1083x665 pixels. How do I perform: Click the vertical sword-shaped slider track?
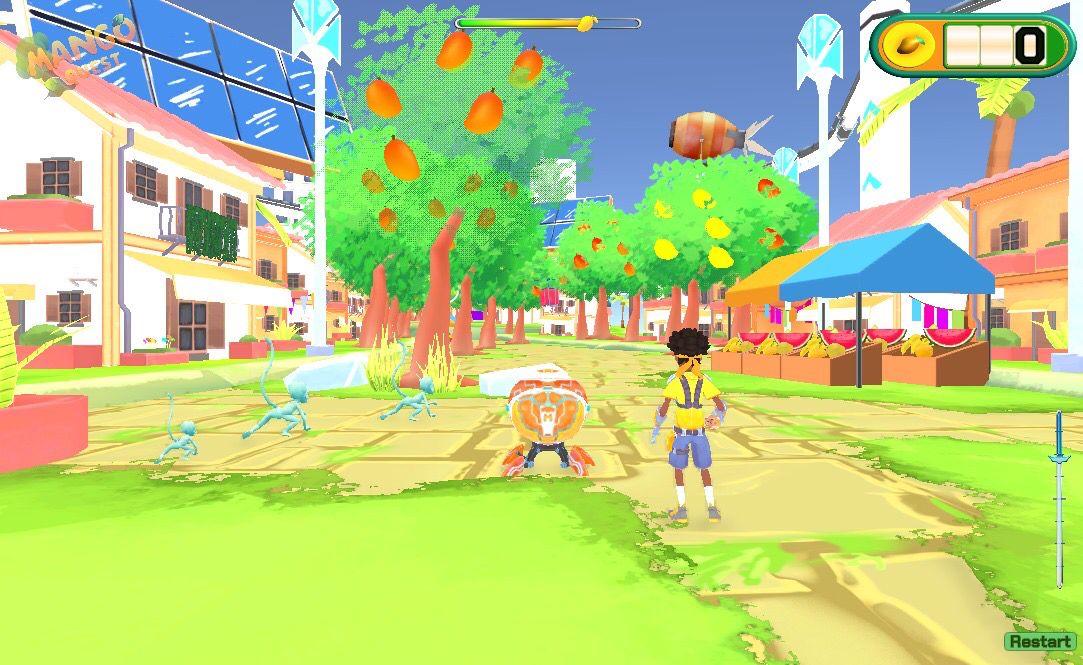tap(1059, 500)
